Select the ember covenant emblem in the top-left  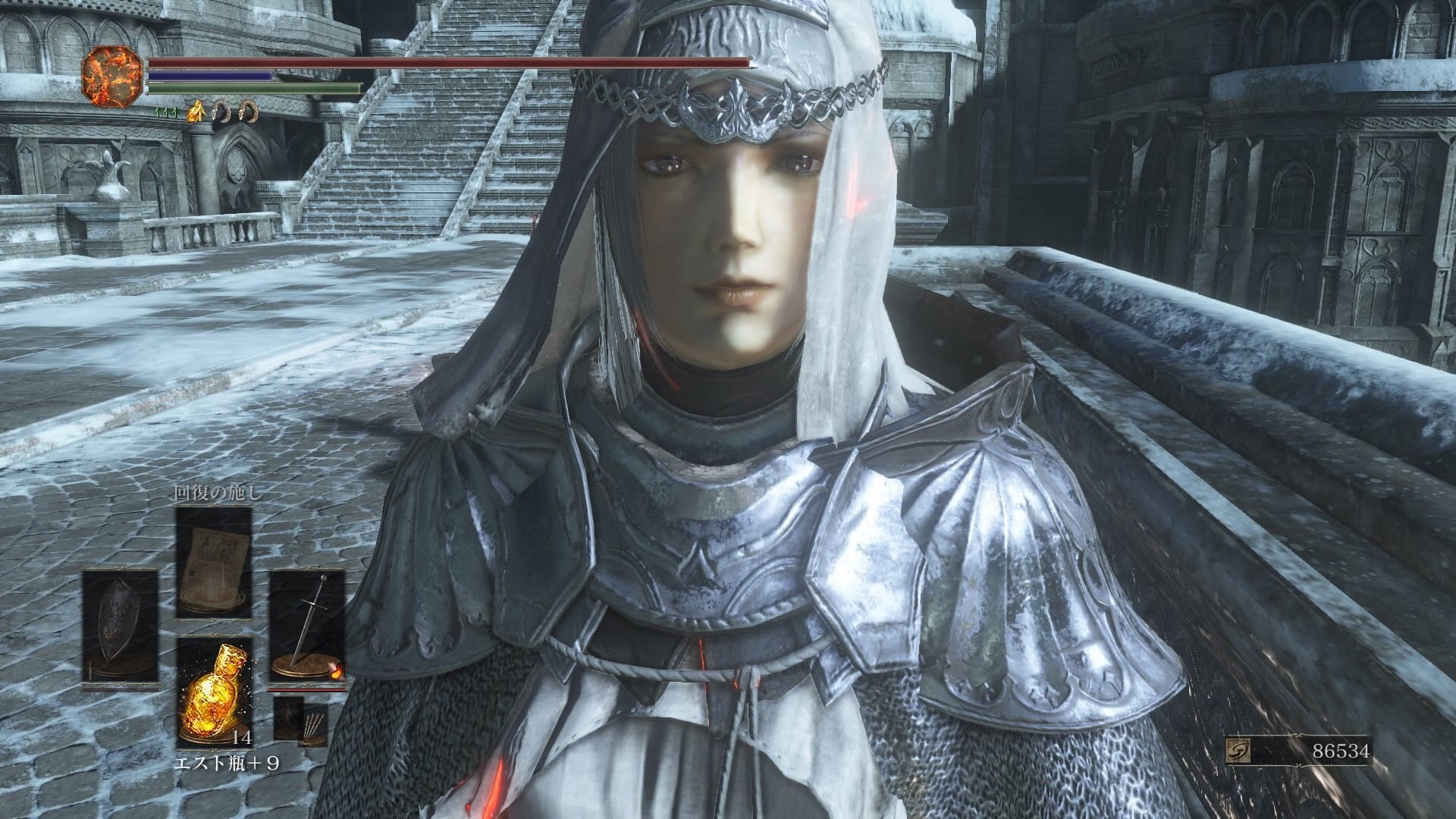point(112,74)
